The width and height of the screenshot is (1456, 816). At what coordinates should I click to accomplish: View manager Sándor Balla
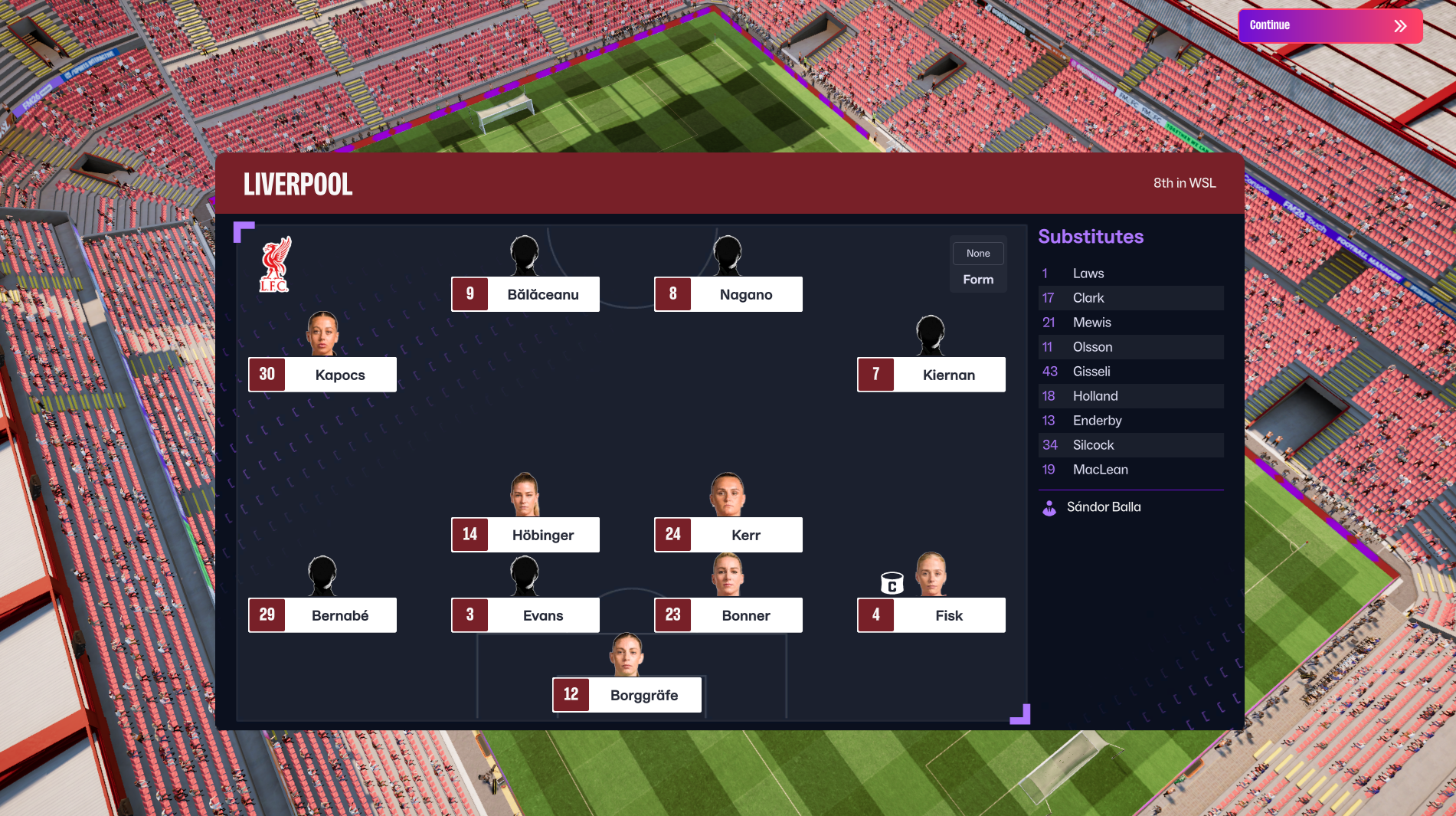[1103, 507]
